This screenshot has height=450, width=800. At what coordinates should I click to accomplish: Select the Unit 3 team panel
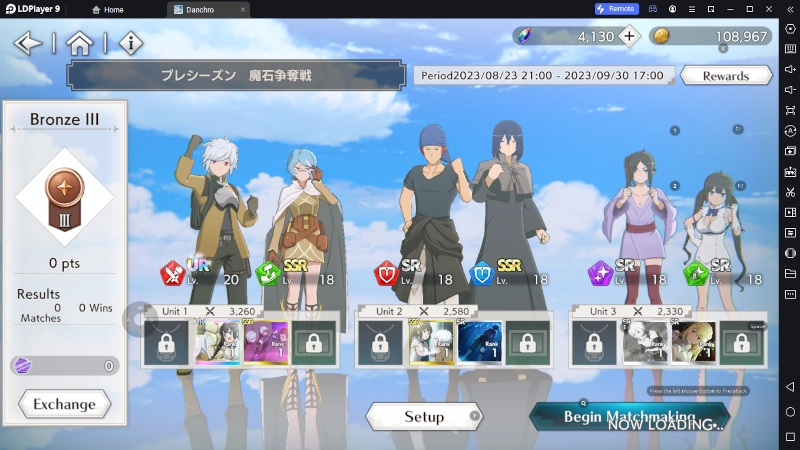tap(668, 338)
